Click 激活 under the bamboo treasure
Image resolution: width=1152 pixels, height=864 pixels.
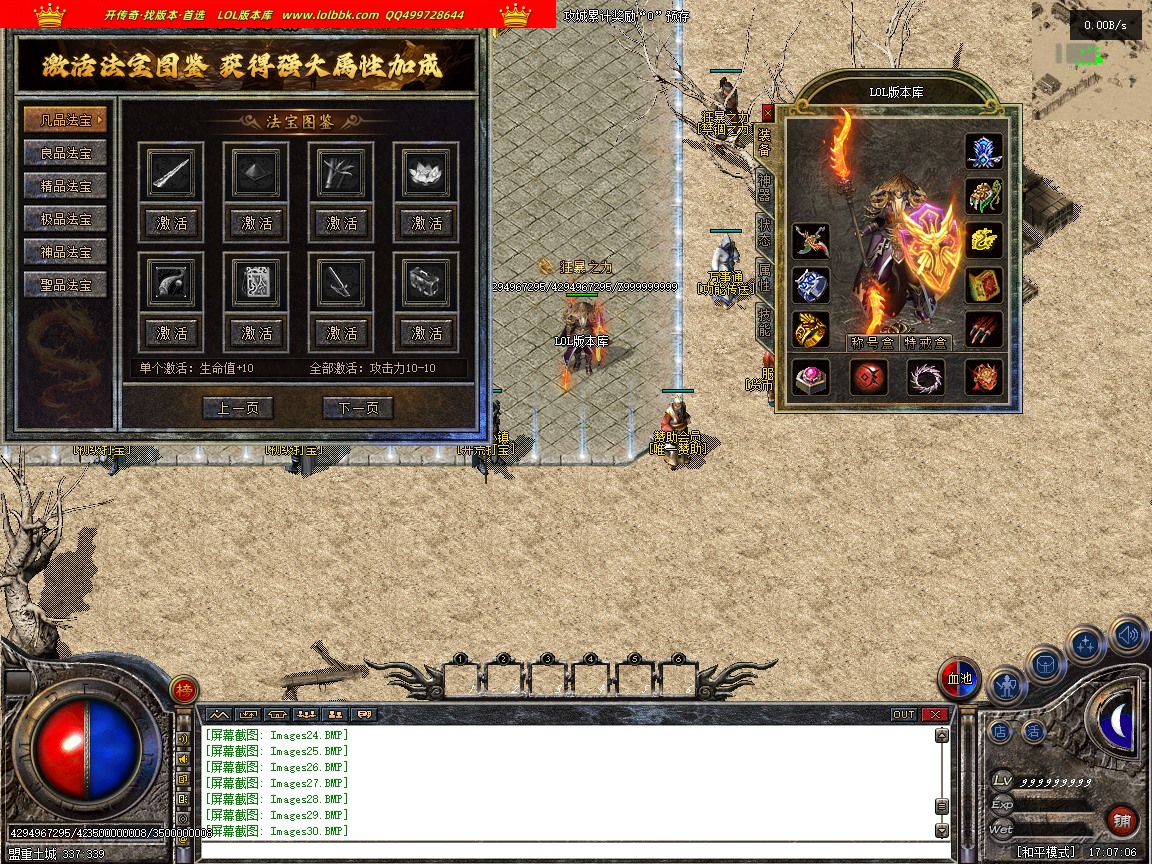[x=342, y=223]
